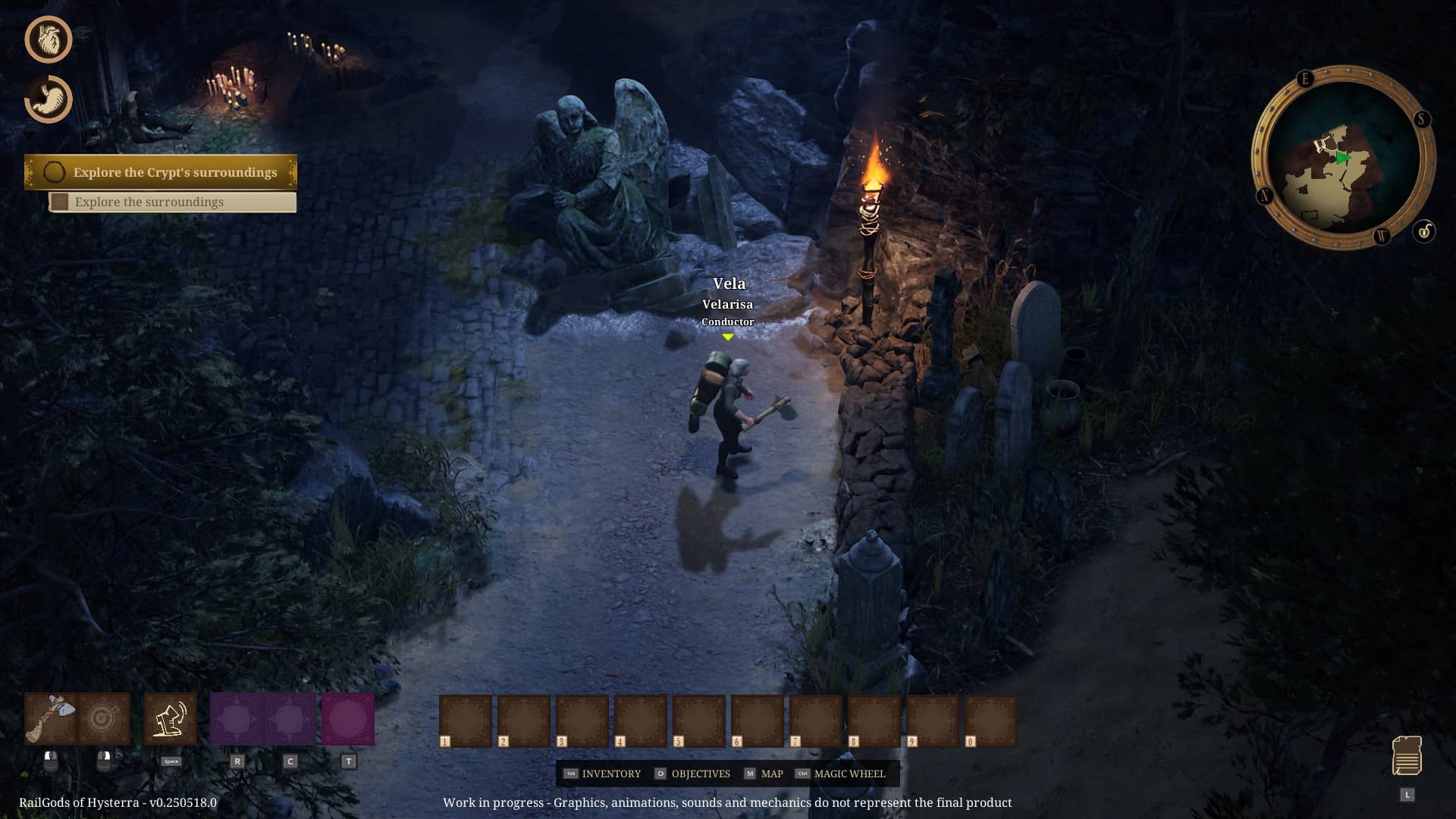Click the stomach hunger status icon
1456x819 pixels.
[49, 99]
